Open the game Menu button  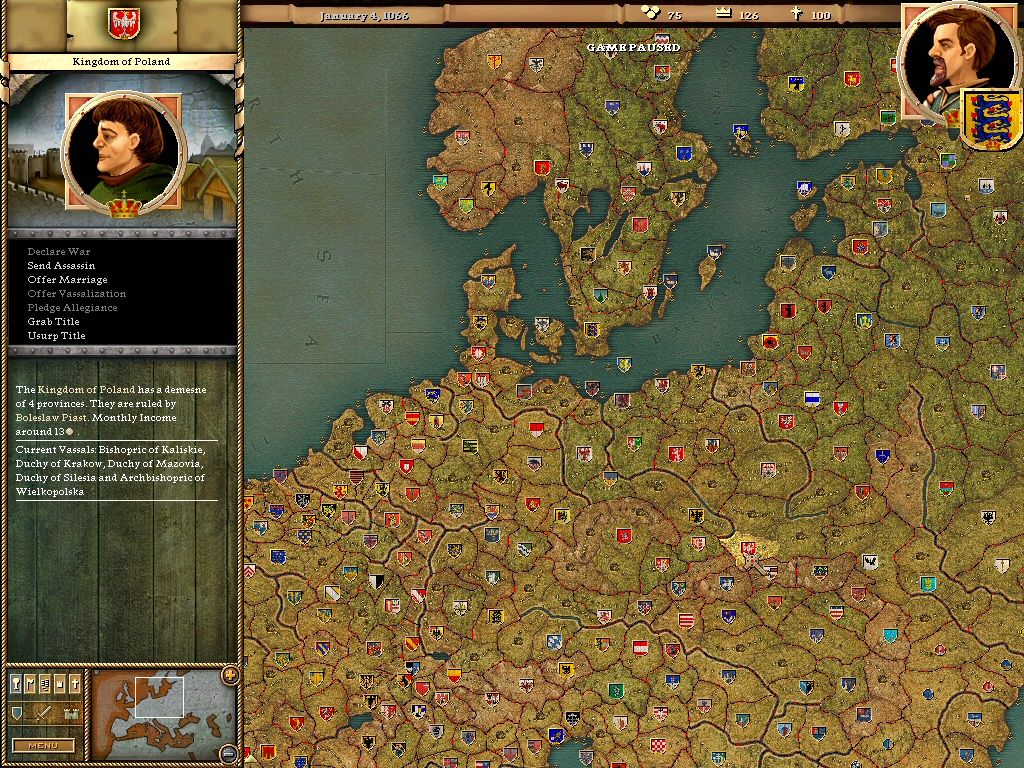pos(43,745)
